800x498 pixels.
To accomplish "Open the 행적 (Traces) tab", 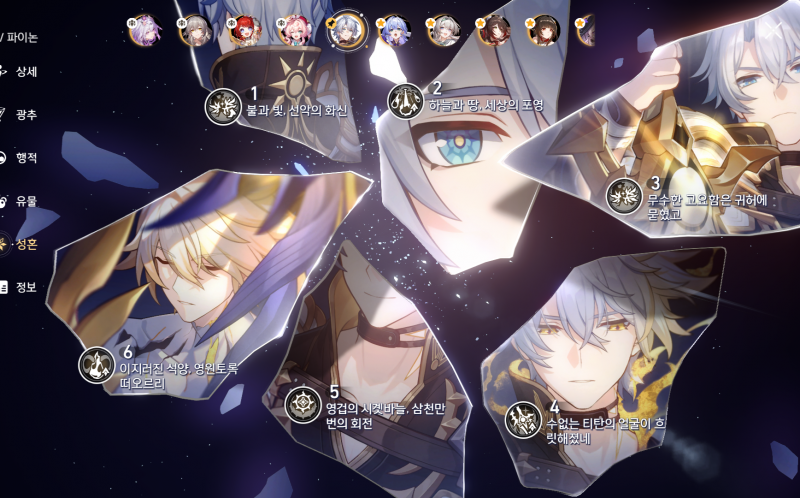I will click(20, 158).
